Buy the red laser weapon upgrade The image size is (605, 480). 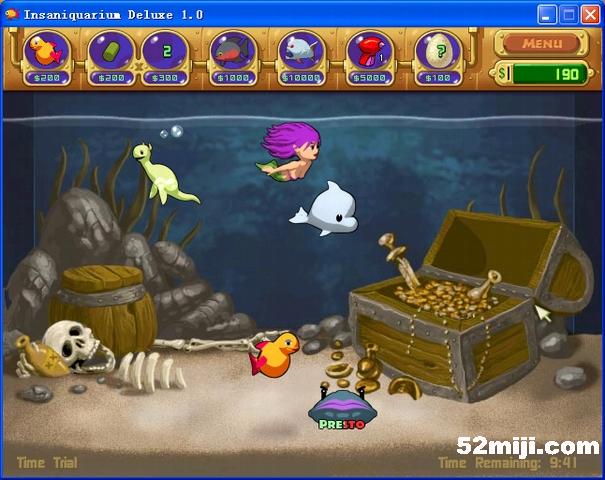[371, 52]
